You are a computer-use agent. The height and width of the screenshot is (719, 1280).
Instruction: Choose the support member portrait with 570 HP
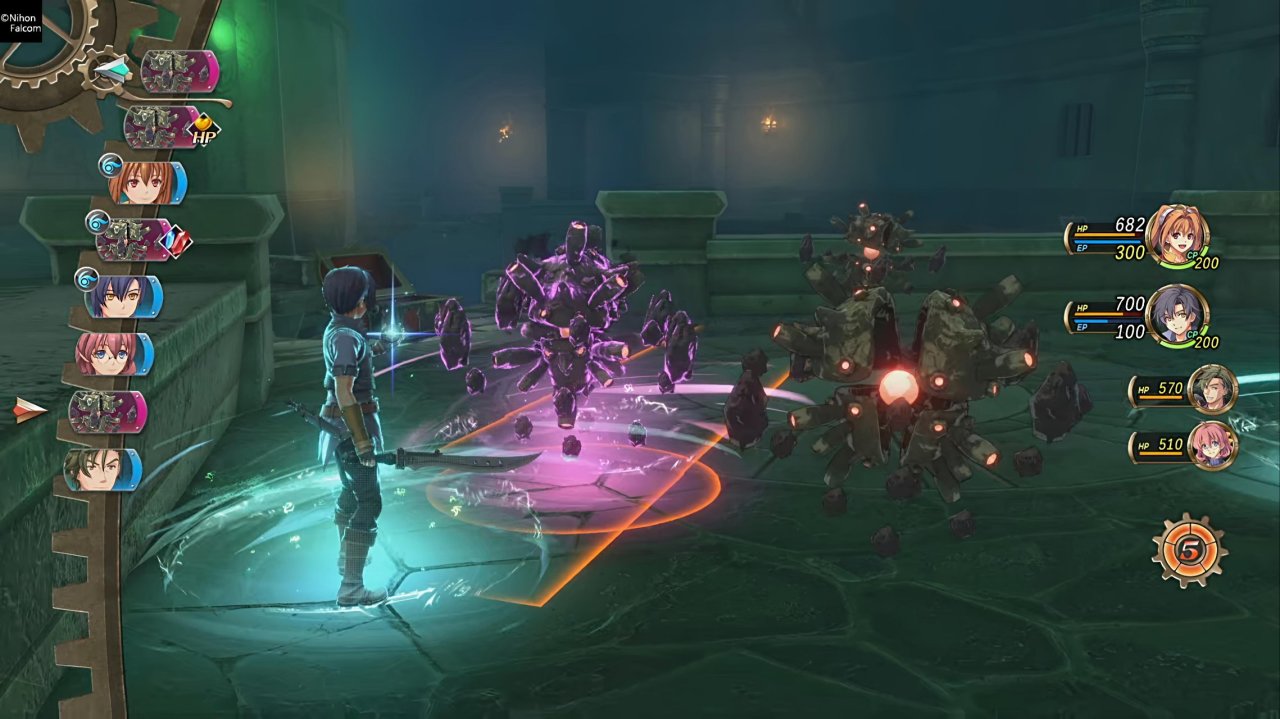tap(1213, 389)
